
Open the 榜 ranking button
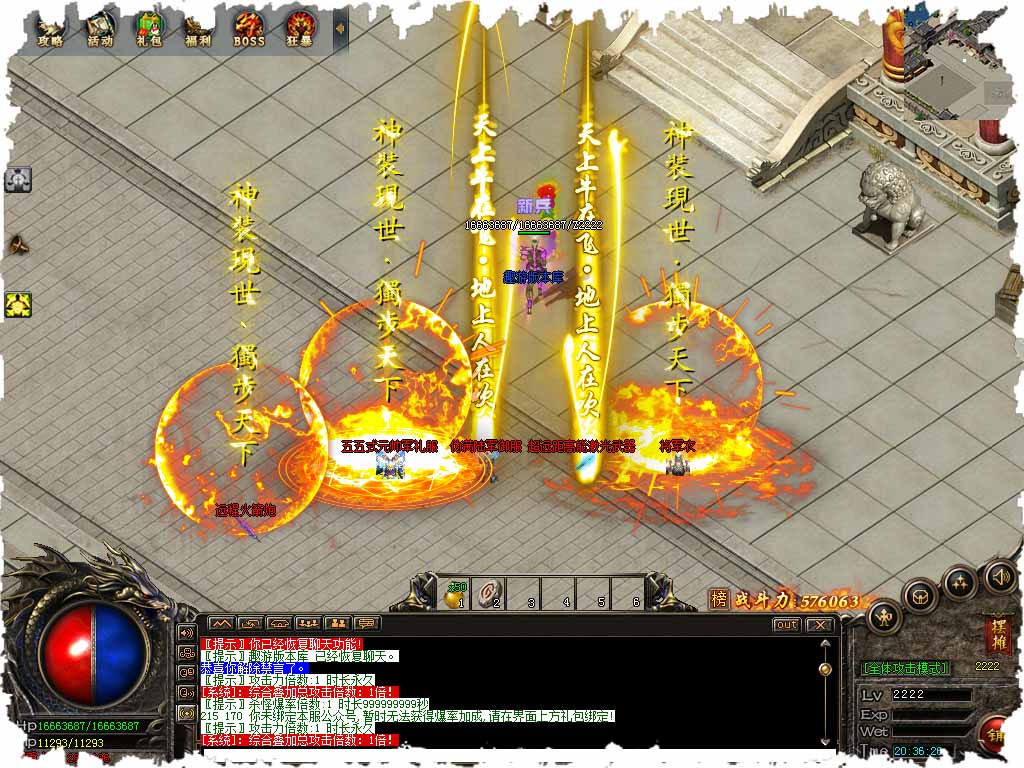[719, 600]
